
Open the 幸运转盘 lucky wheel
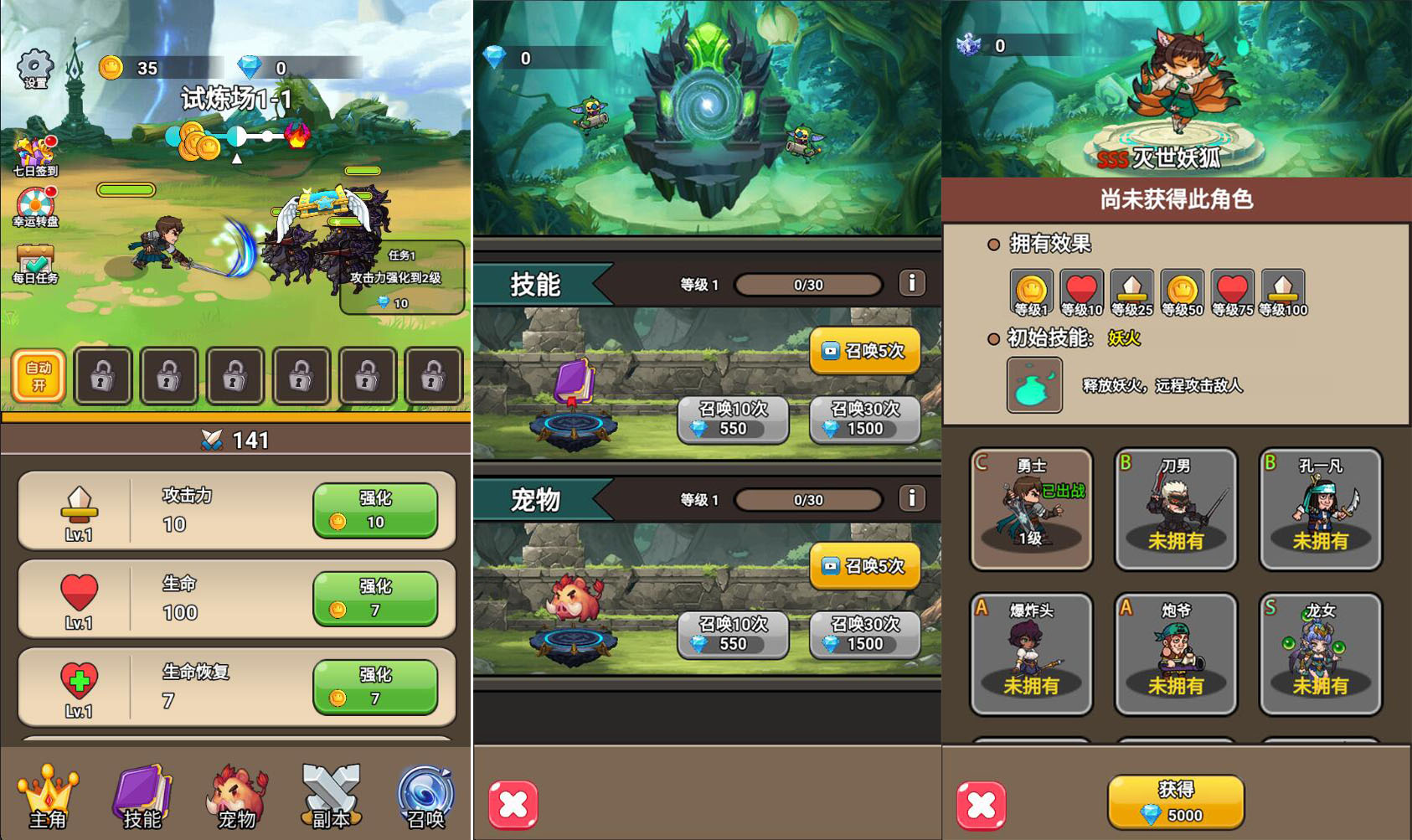pos(35,207)
